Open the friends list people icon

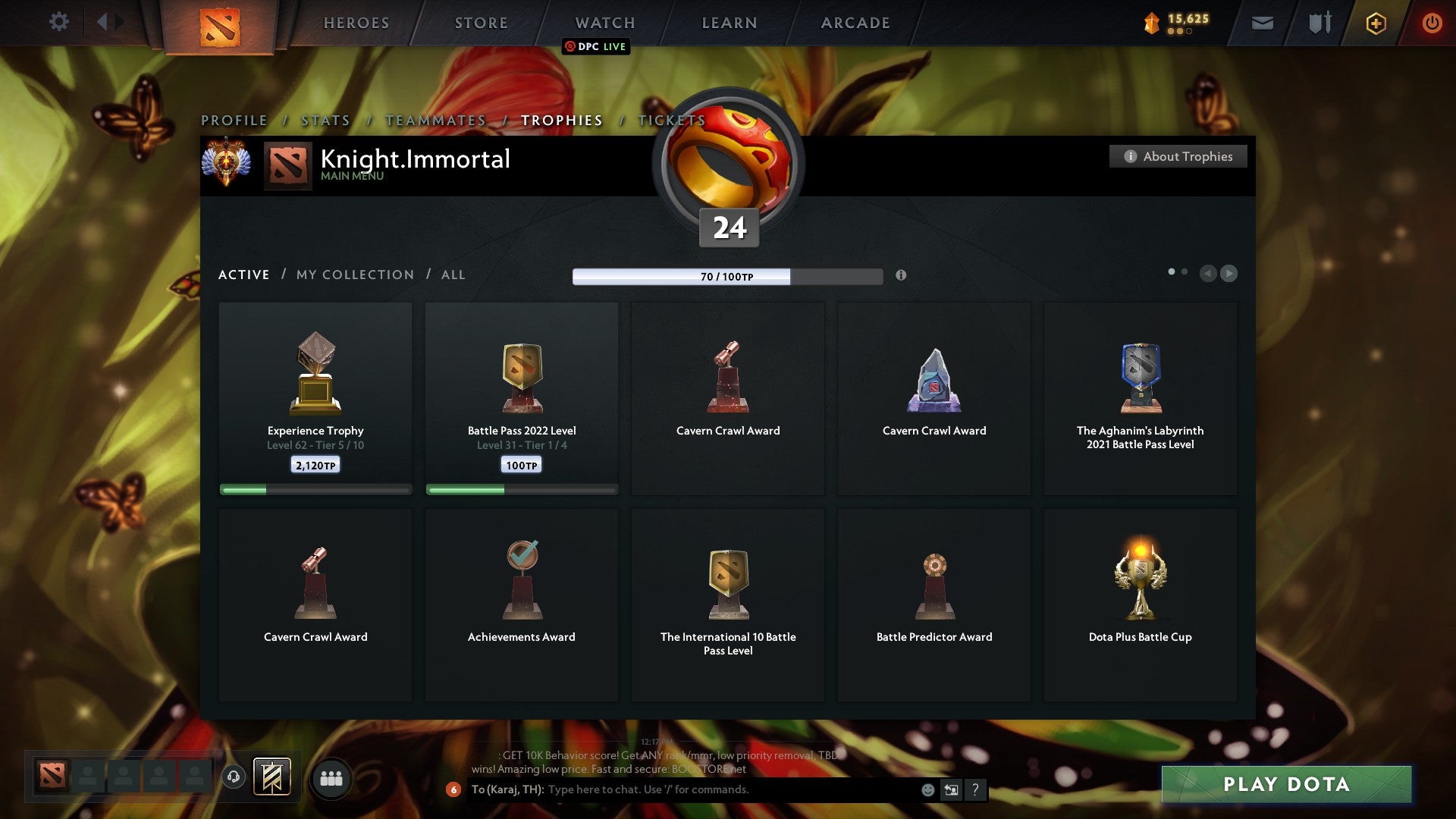tap(331, 777)
